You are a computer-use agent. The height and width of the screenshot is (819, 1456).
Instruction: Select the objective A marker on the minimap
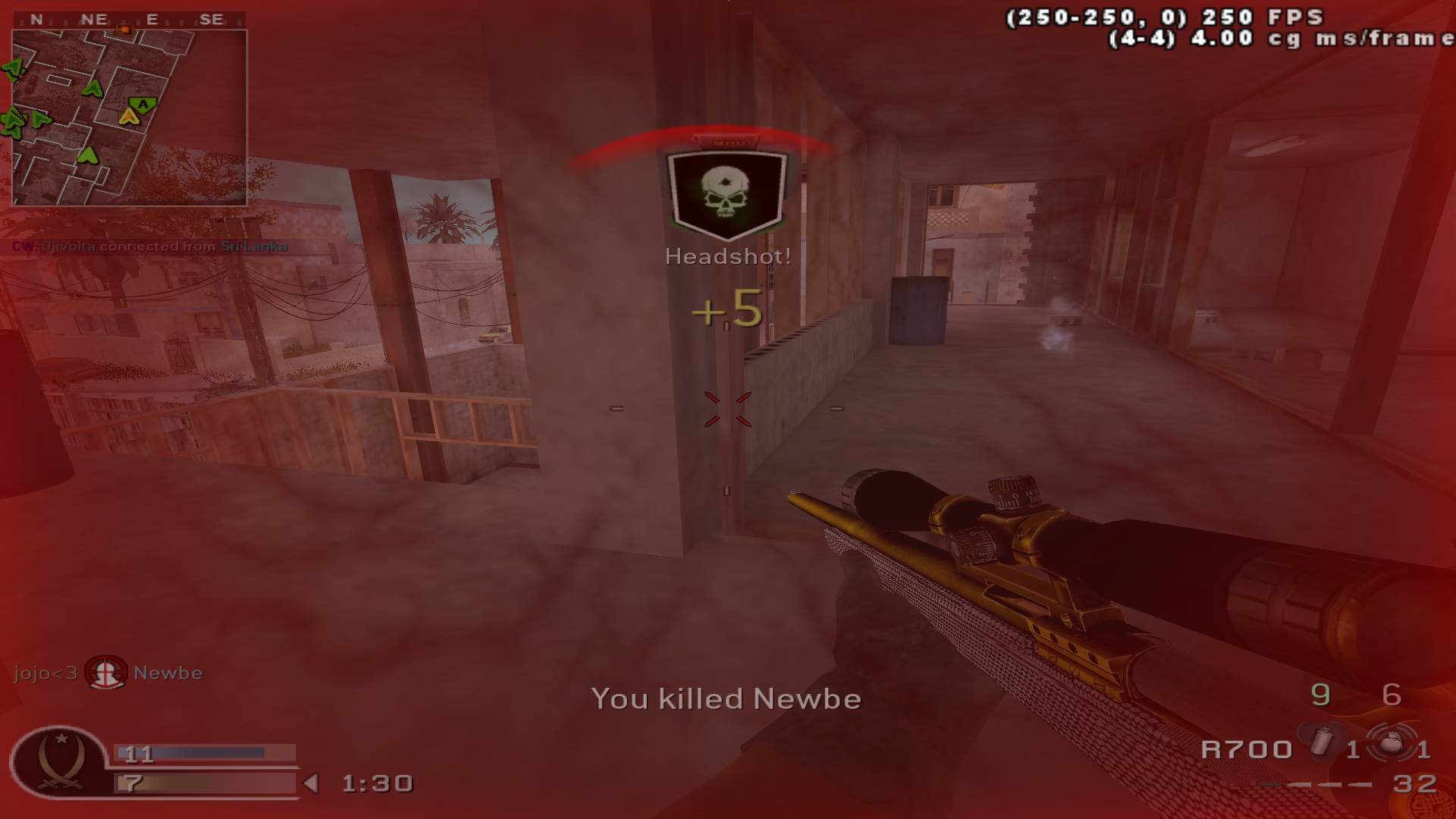(143, 104)
